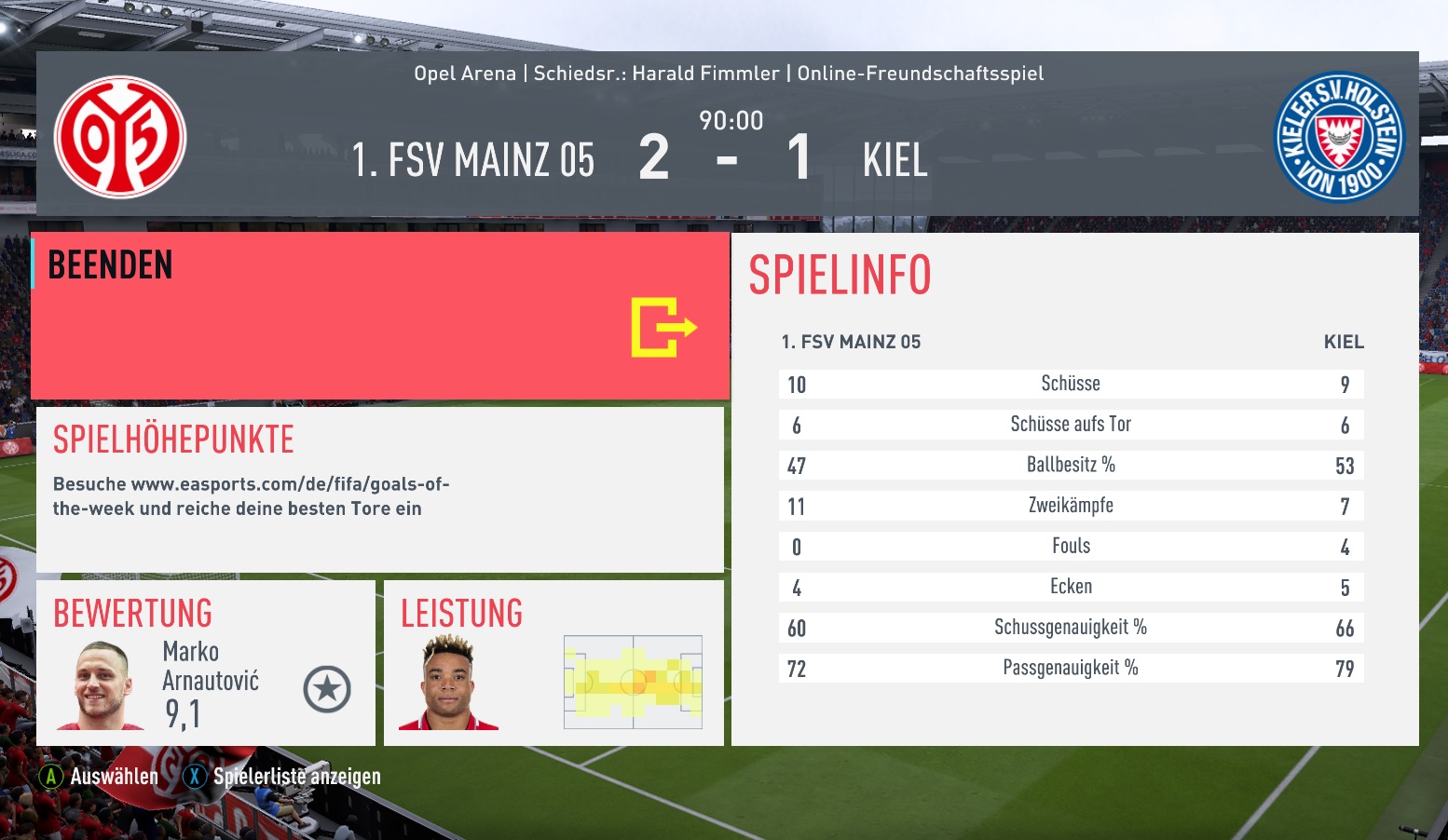Open the Spielhöhepunkte highlights panel

click(380, 489)
